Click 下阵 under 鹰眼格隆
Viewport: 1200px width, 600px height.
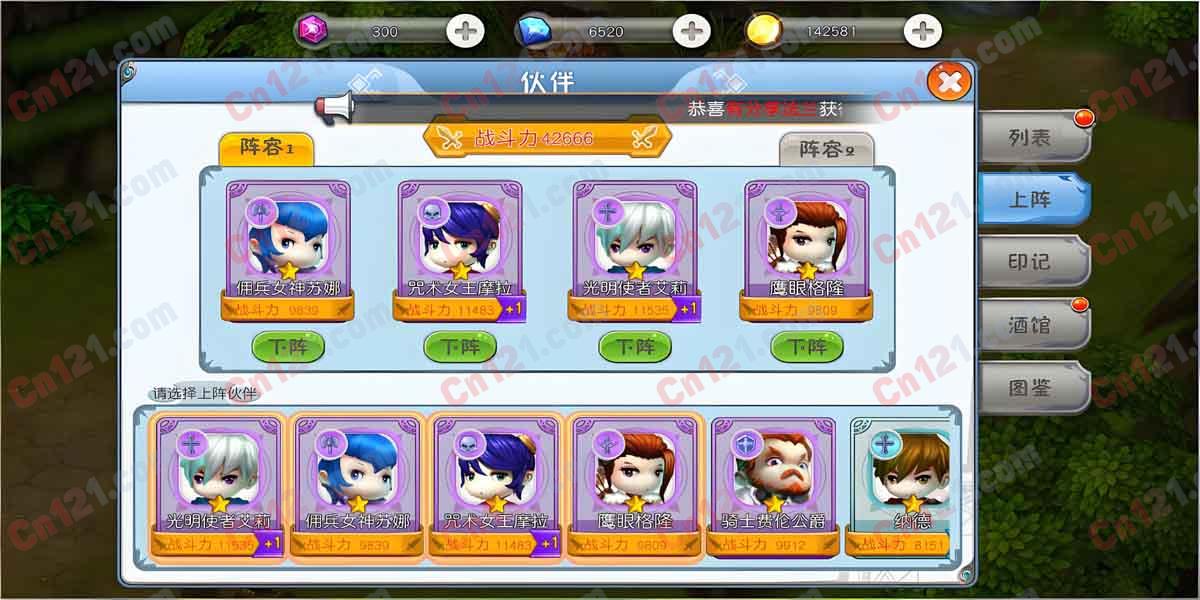[x=806, y=347]
